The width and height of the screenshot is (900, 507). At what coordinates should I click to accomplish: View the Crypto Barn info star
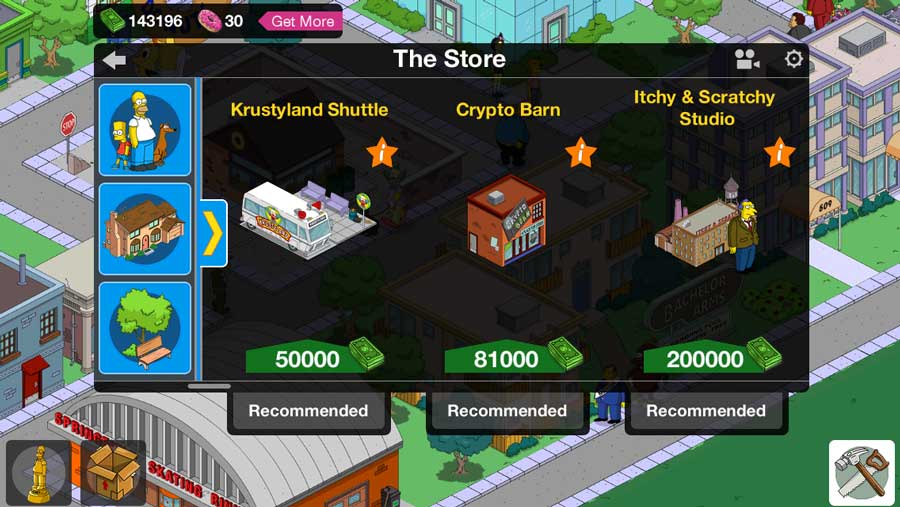(581, 153)
